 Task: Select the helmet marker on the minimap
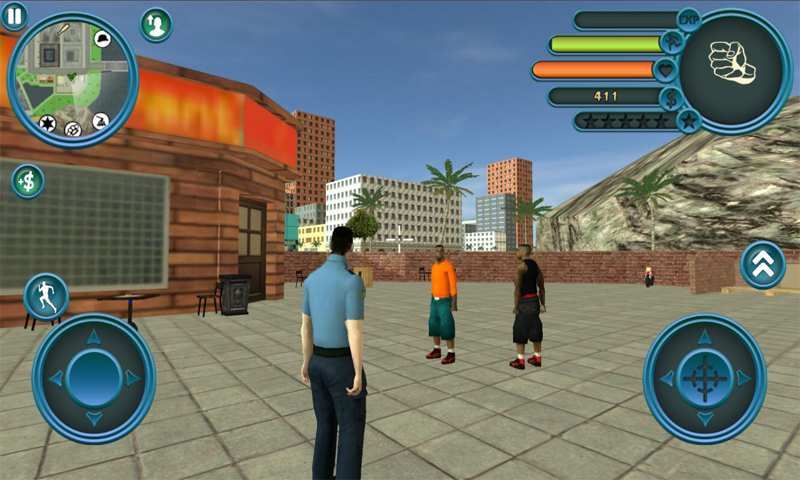102,40
